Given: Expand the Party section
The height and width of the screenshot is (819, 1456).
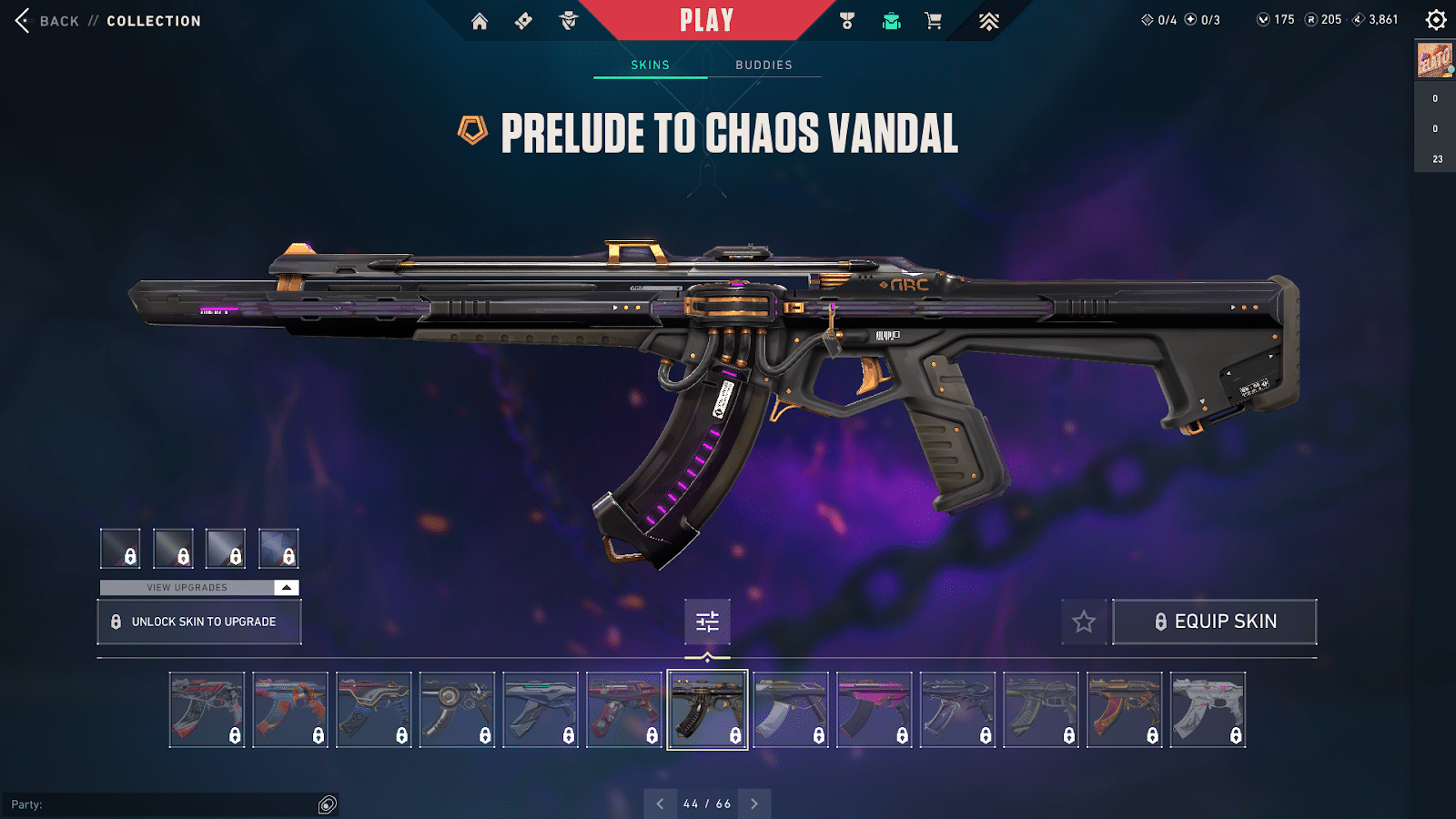Looking at the screenshot, I should tap(325, 804).
